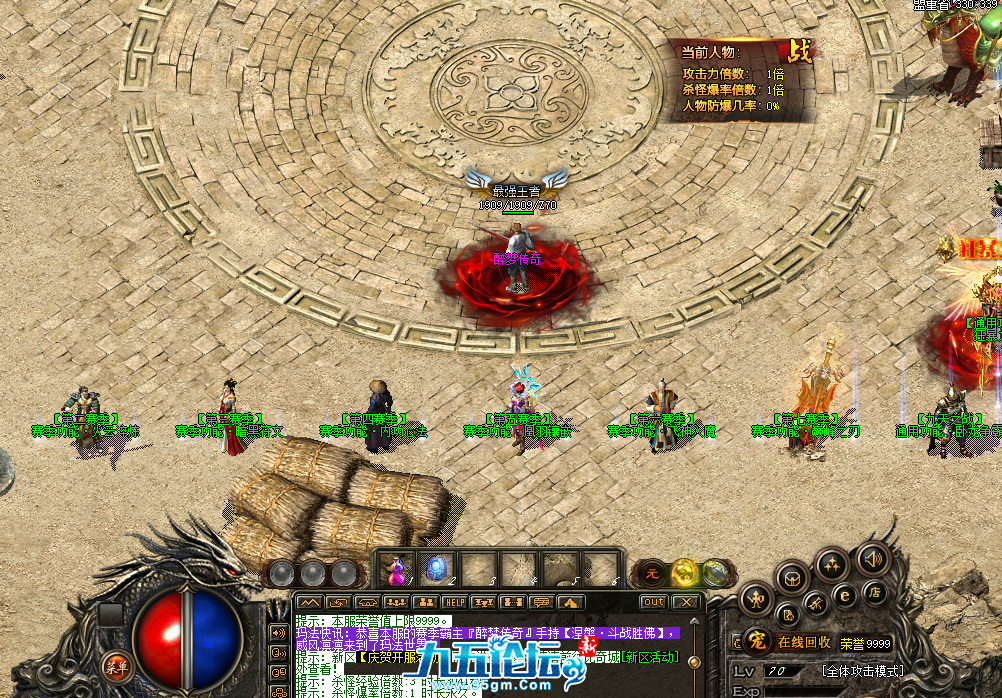Click the chat speaker channel button
The height and width of the screenshot is (698, 1002).
278,634
